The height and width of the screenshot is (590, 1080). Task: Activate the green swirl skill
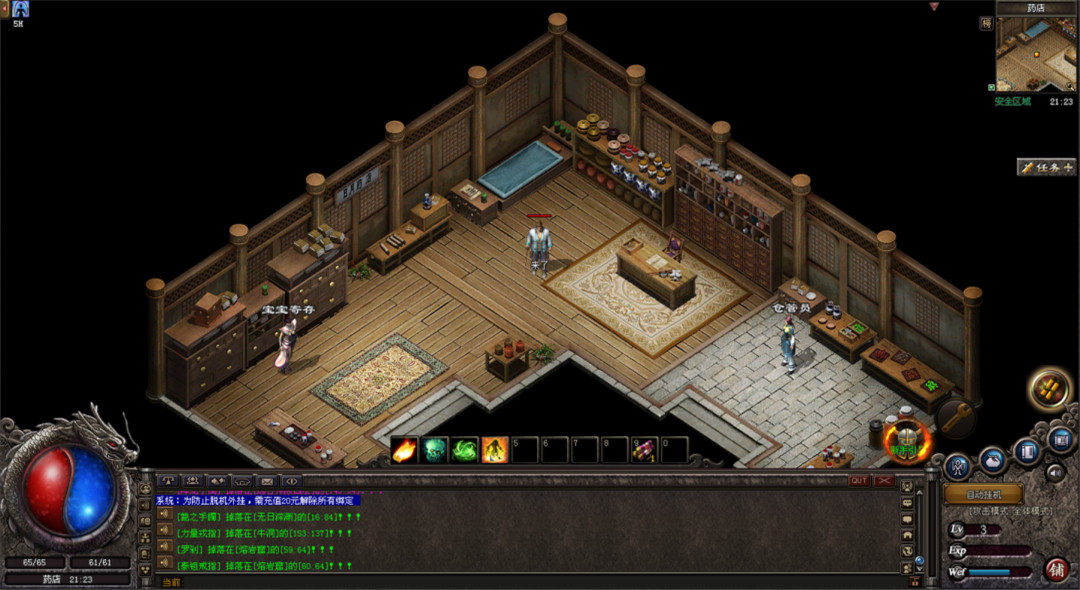click(x=465, y=450)
